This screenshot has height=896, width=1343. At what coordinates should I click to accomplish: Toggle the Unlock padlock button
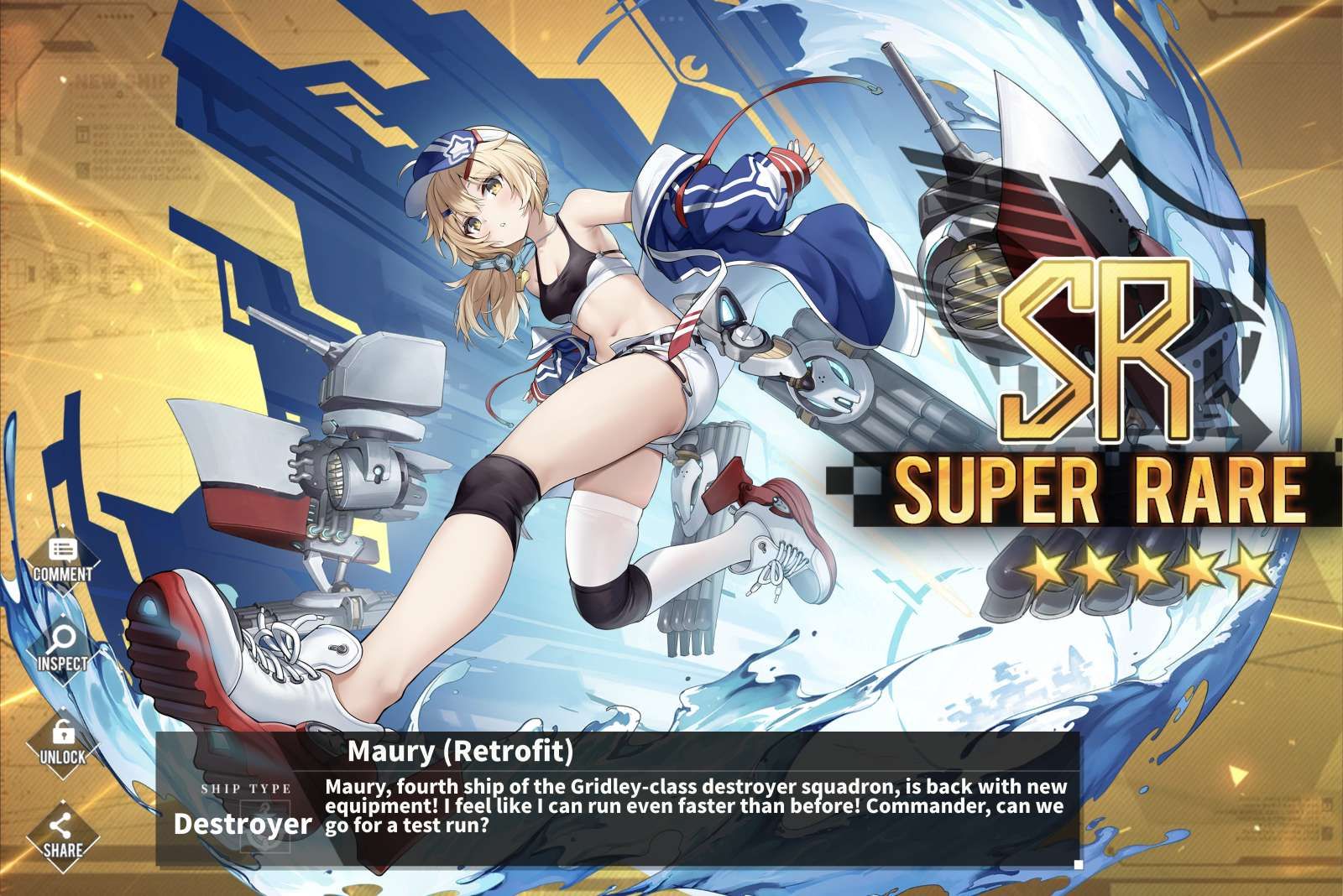click(63, 742)
